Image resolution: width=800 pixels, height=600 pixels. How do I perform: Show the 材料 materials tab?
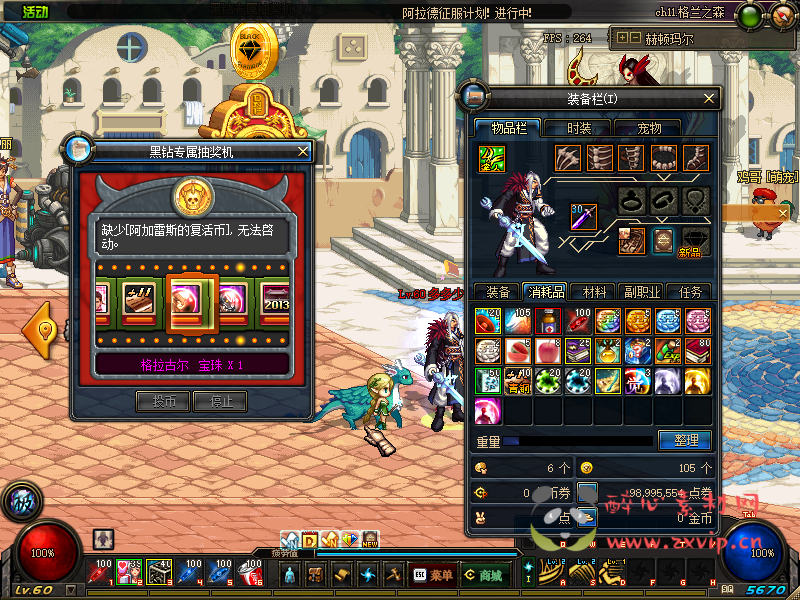tap(594, 292)
